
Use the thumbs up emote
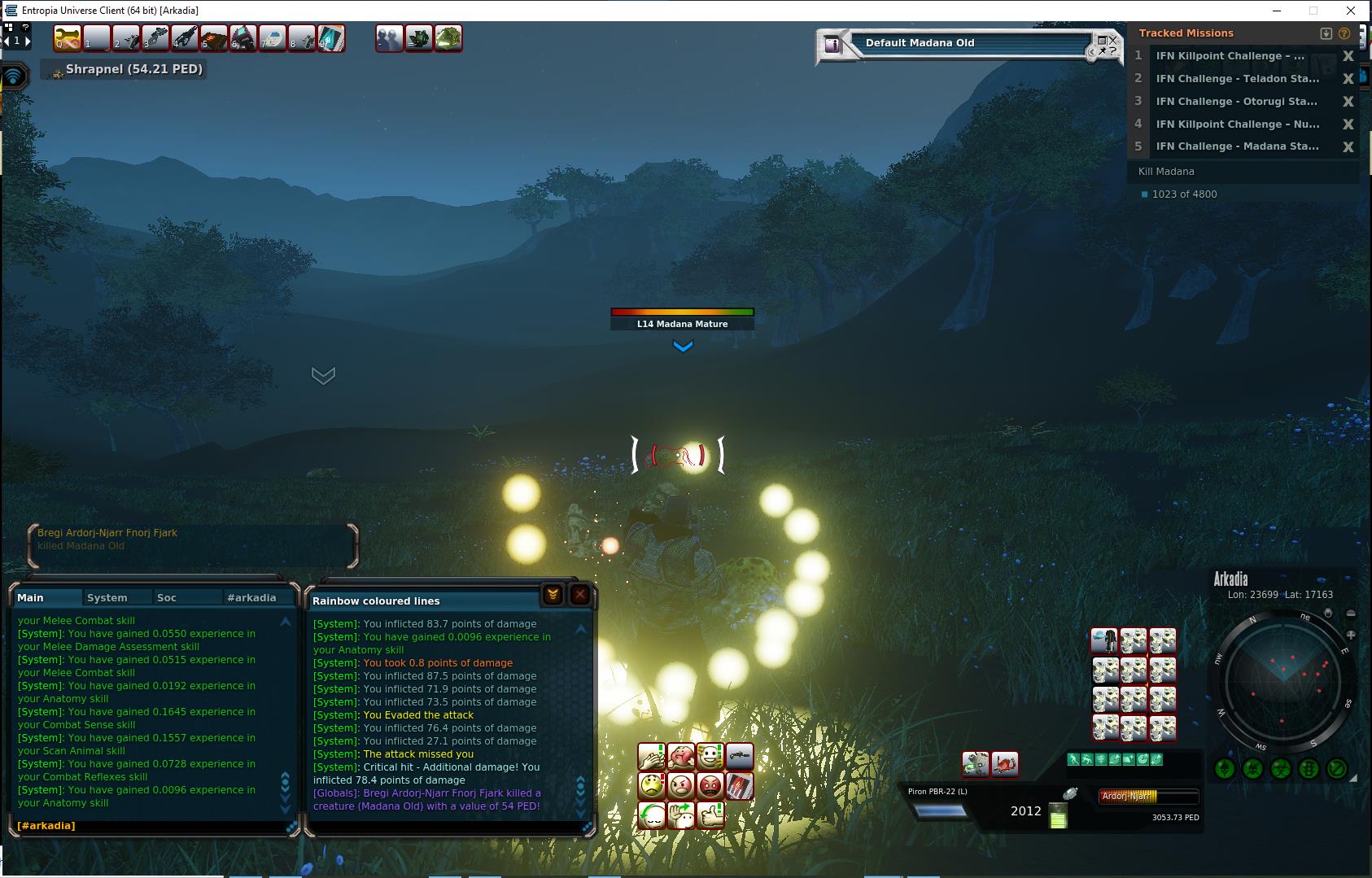[x=710, y=815]
